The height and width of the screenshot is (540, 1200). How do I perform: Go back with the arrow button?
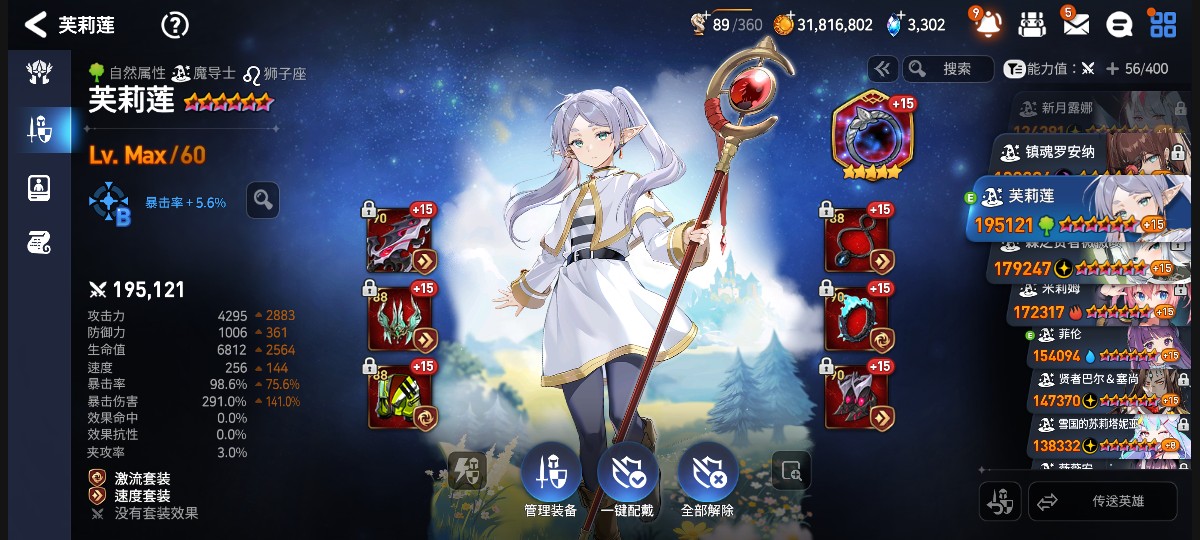click(x=36, y=25)
